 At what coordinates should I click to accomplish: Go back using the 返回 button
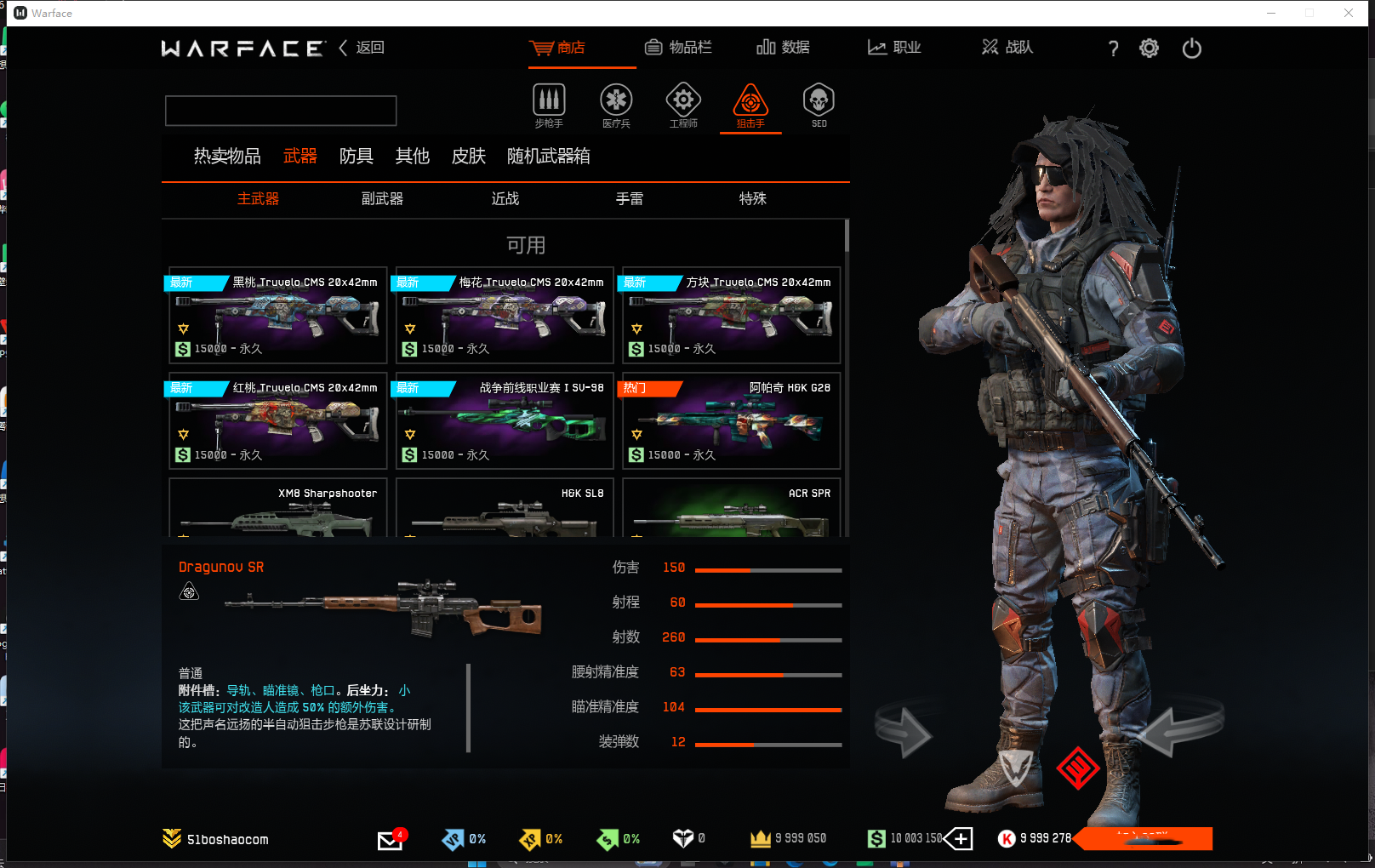[x=362, y=48]
